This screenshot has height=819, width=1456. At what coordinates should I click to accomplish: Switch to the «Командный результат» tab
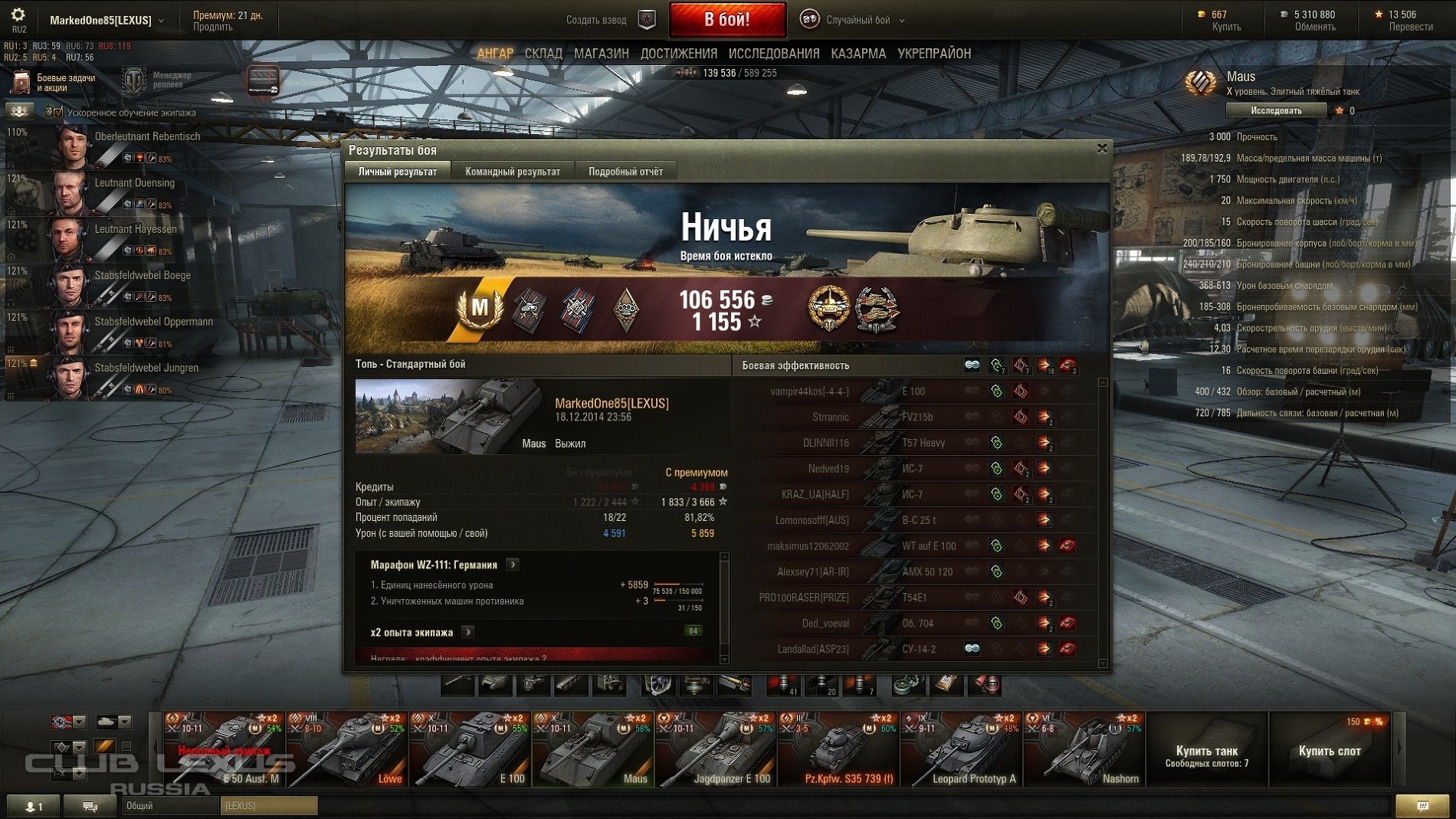(512, 172)
